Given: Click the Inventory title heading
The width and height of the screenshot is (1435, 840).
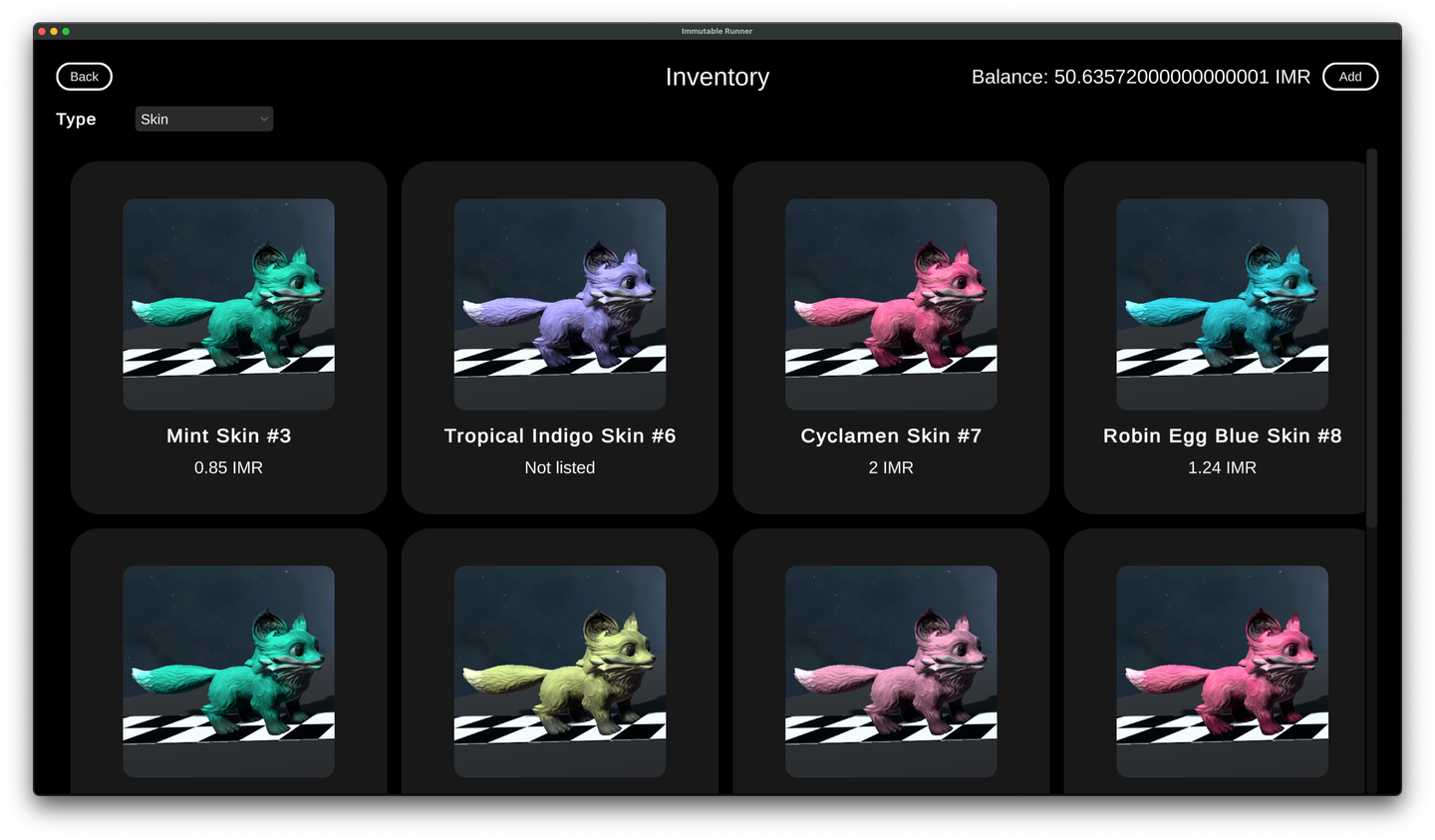Looking at the screenshot, I should pyautogui.click(x=717, y=77).
